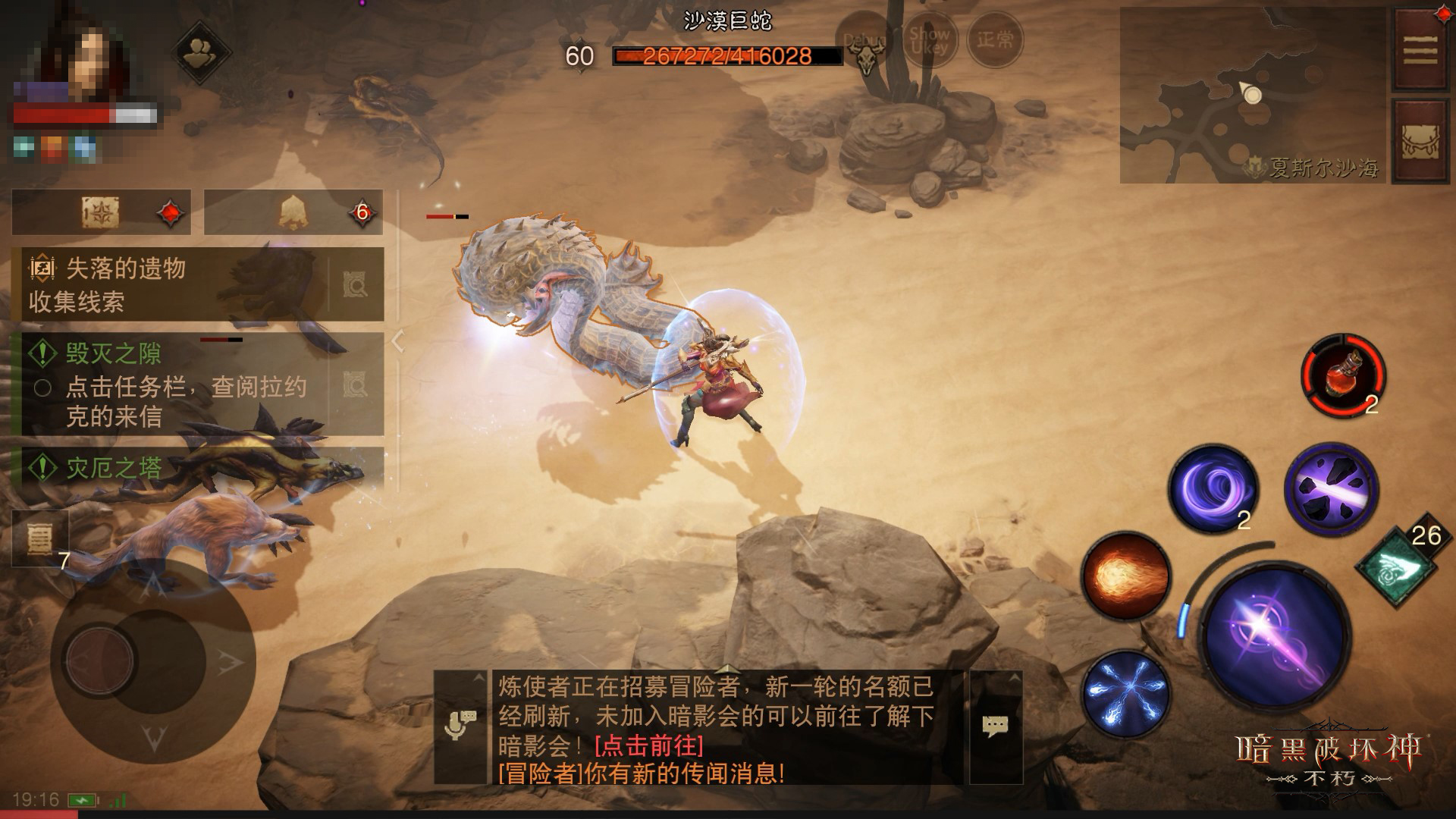Activate the purple meteor shard skill
The image size is (1456, 819).
(1330, 488)
